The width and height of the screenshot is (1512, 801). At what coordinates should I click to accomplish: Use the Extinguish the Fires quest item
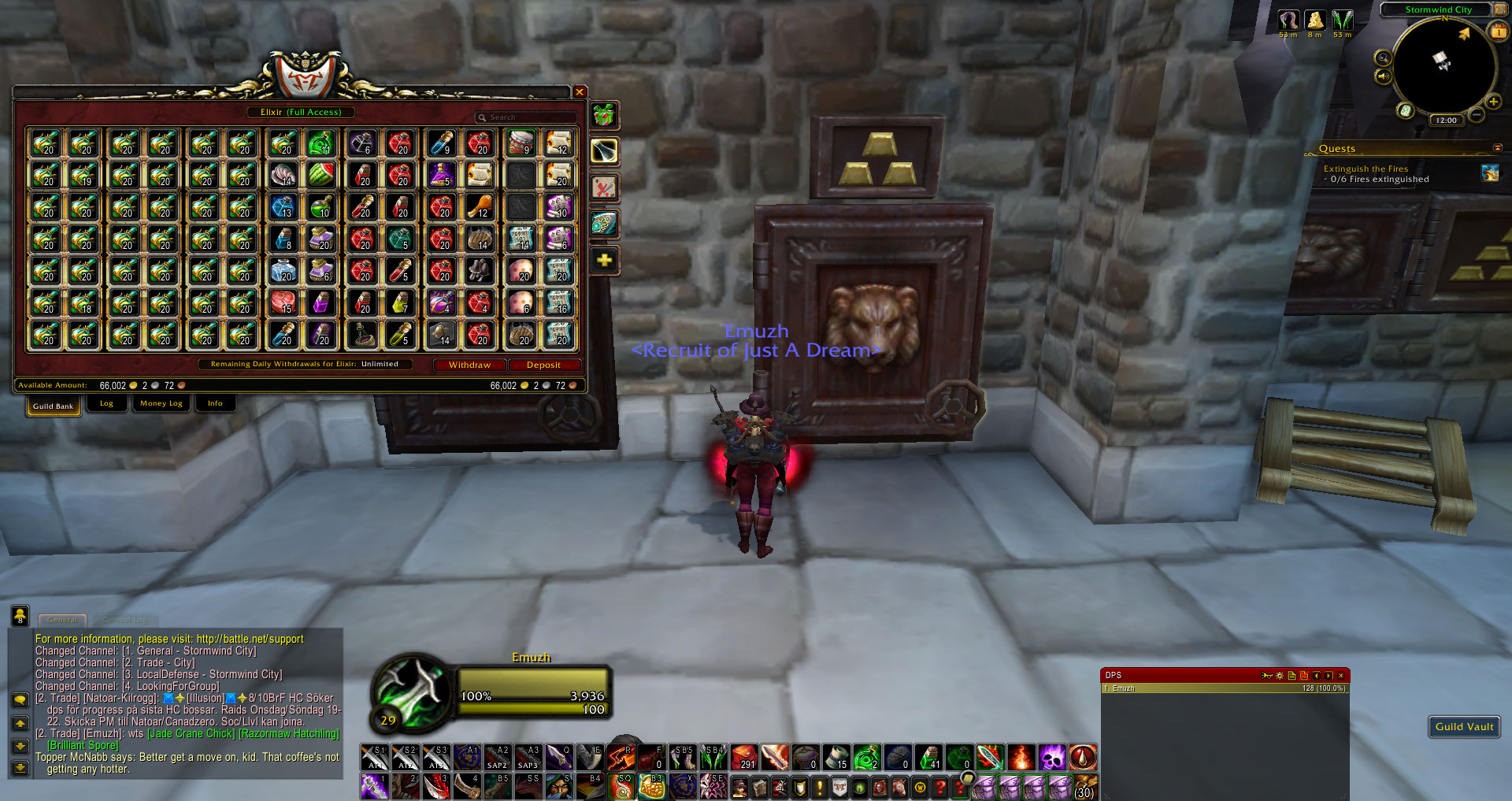1489,173
